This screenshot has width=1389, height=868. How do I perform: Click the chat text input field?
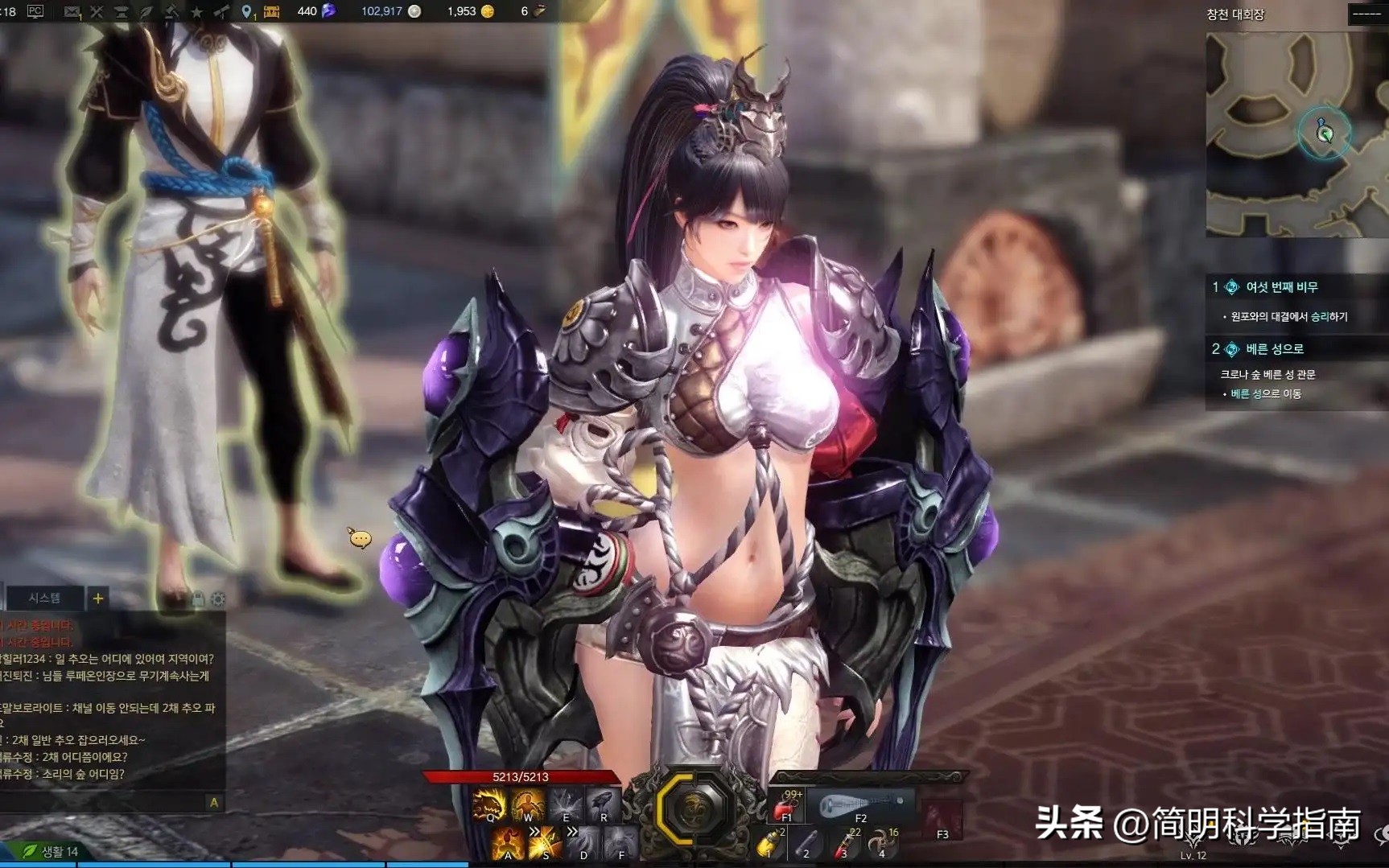105,802
